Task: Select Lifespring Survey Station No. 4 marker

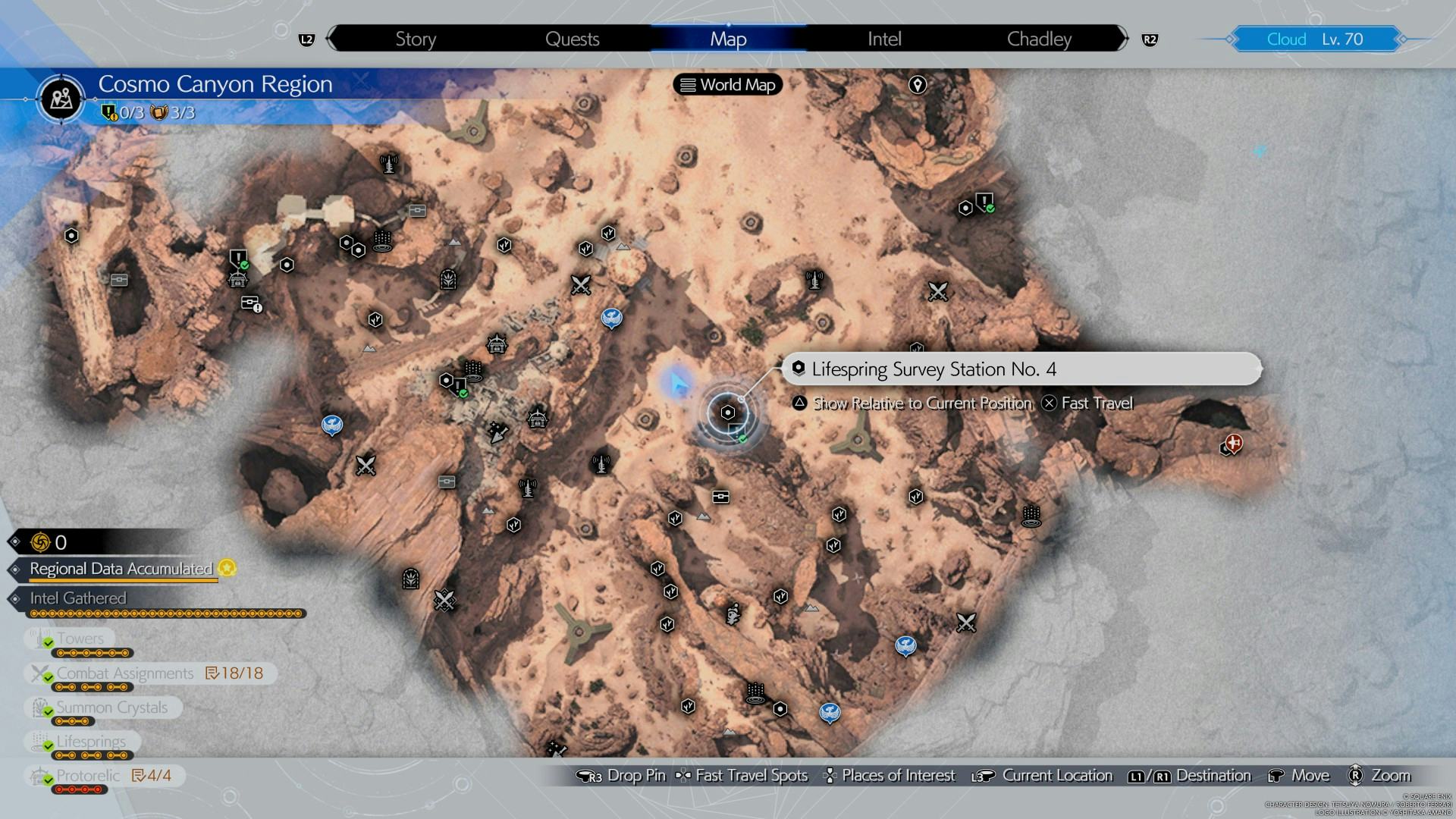Action: tap(728, 413)
